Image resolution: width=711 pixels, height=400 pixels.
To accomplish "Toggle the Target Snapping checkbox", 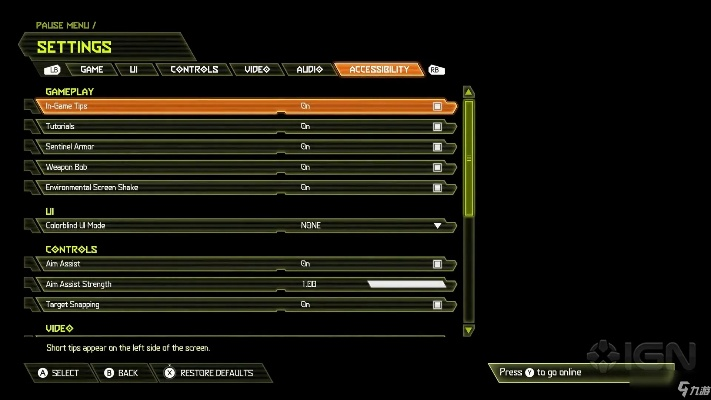I will tap(437, 304).
